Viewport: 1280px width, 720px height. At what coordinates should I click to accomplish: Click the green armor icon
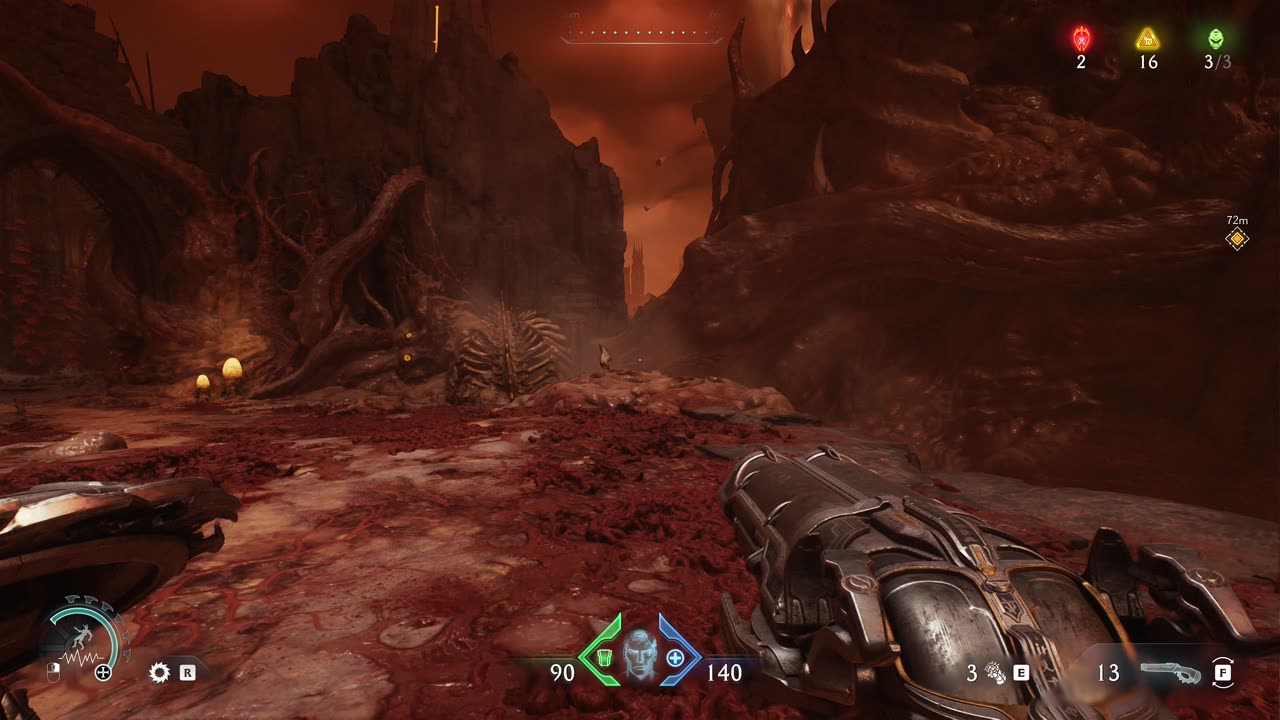pos(604,658)
